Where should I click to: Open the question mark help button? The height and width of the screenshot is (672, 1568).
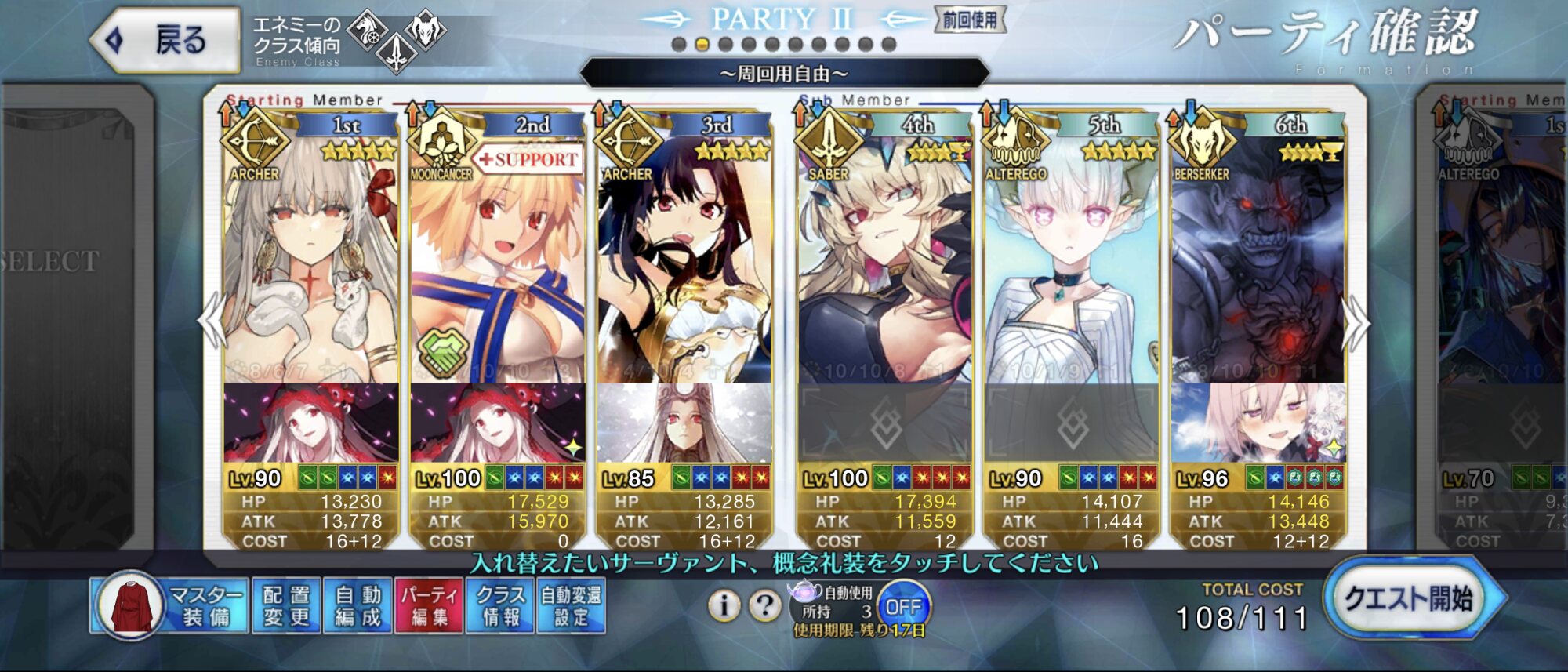[764, 605]
